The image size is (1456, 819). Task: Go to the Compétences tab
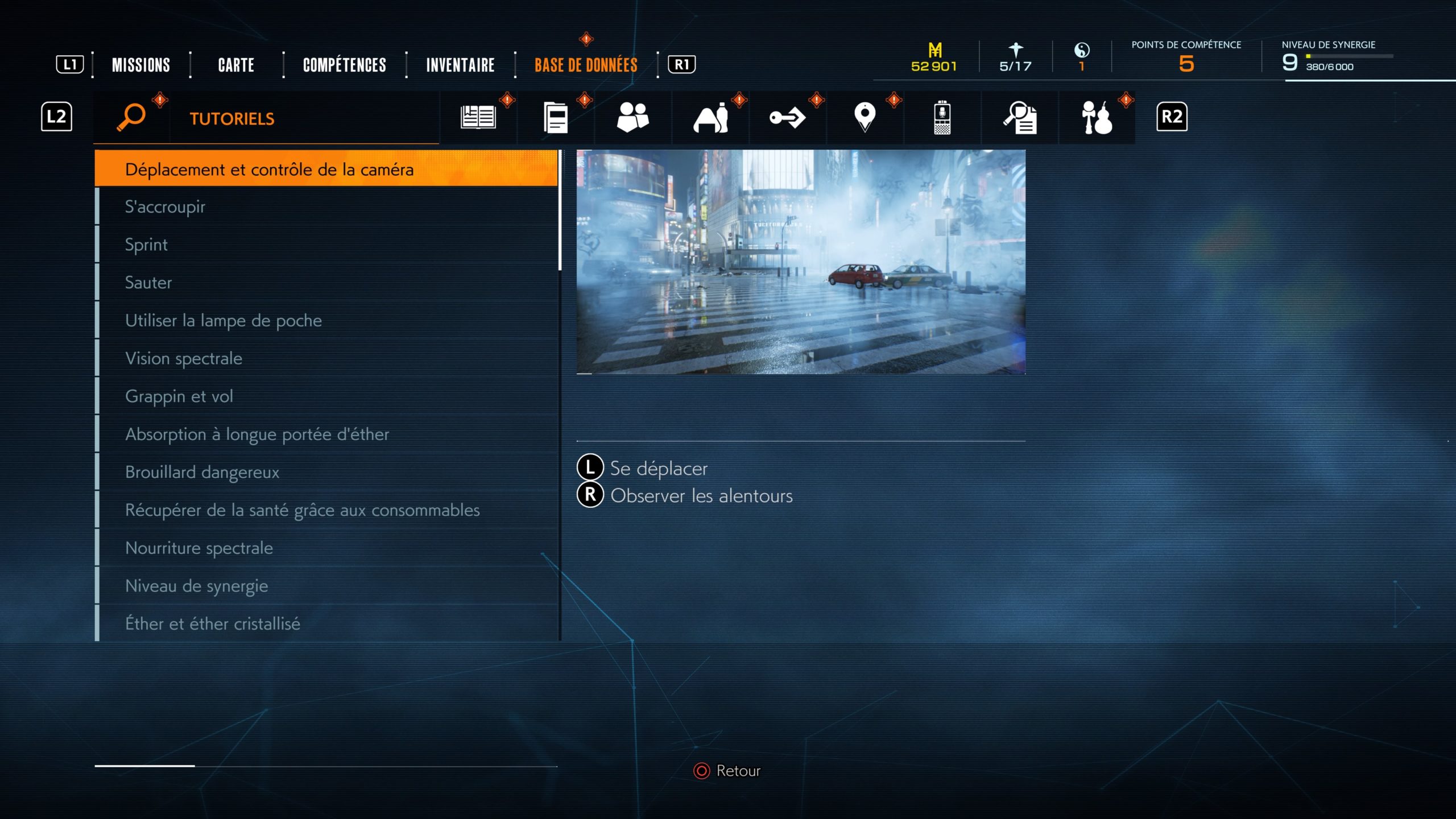[x=344, y=65]
